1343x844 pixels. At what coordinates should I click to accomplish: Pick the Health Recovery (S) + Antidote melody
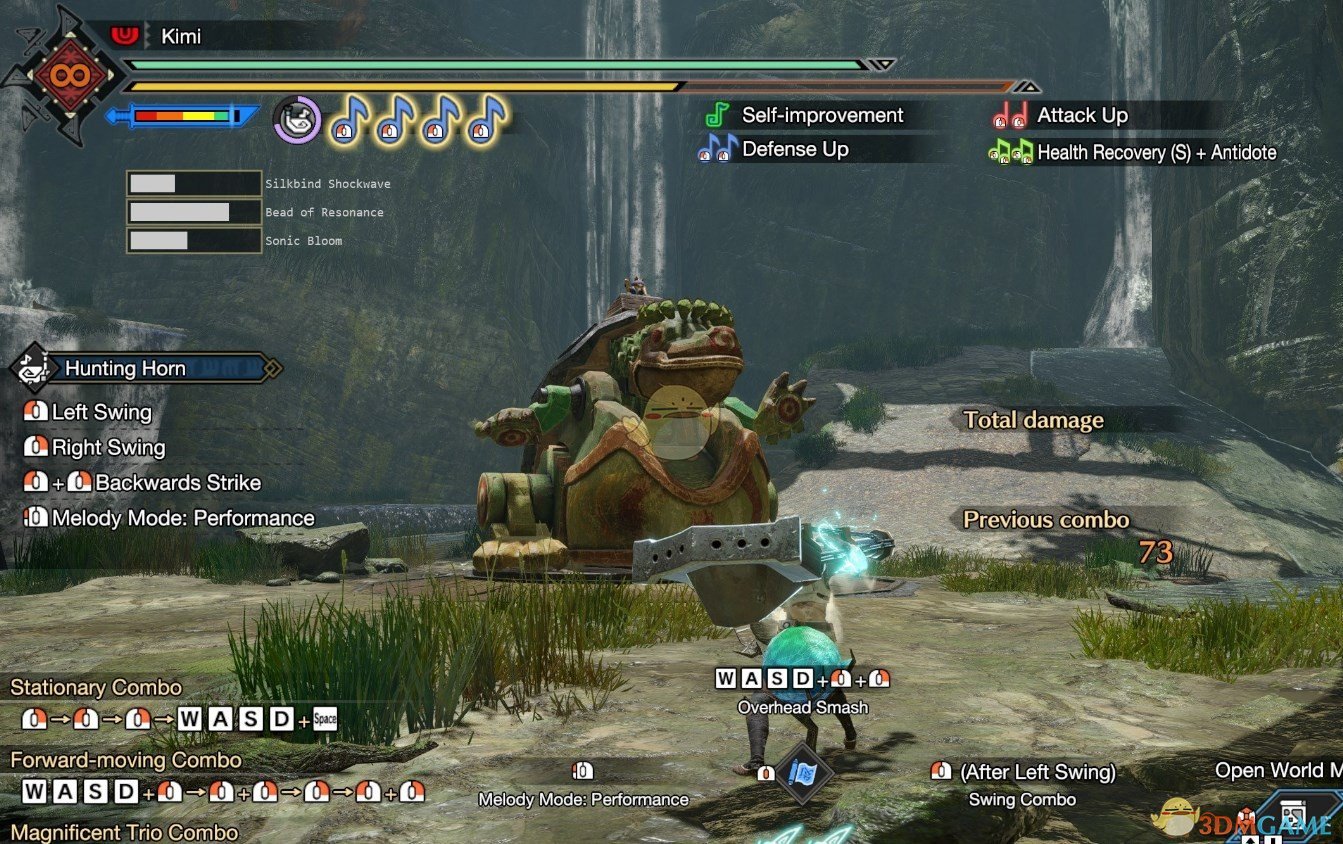[1156, 153]
